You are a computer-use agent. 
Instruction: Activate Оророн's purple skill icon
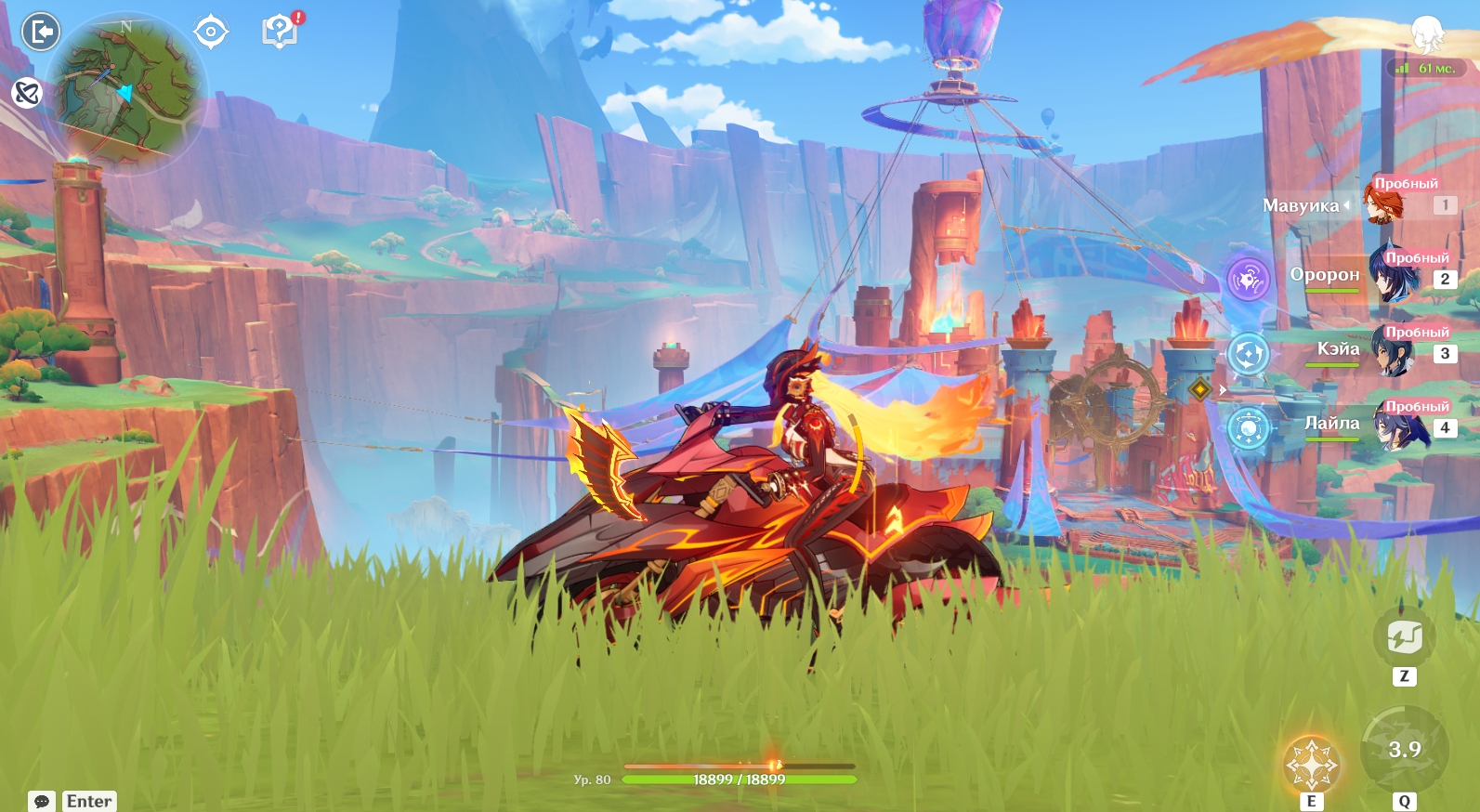(1248, 279)
